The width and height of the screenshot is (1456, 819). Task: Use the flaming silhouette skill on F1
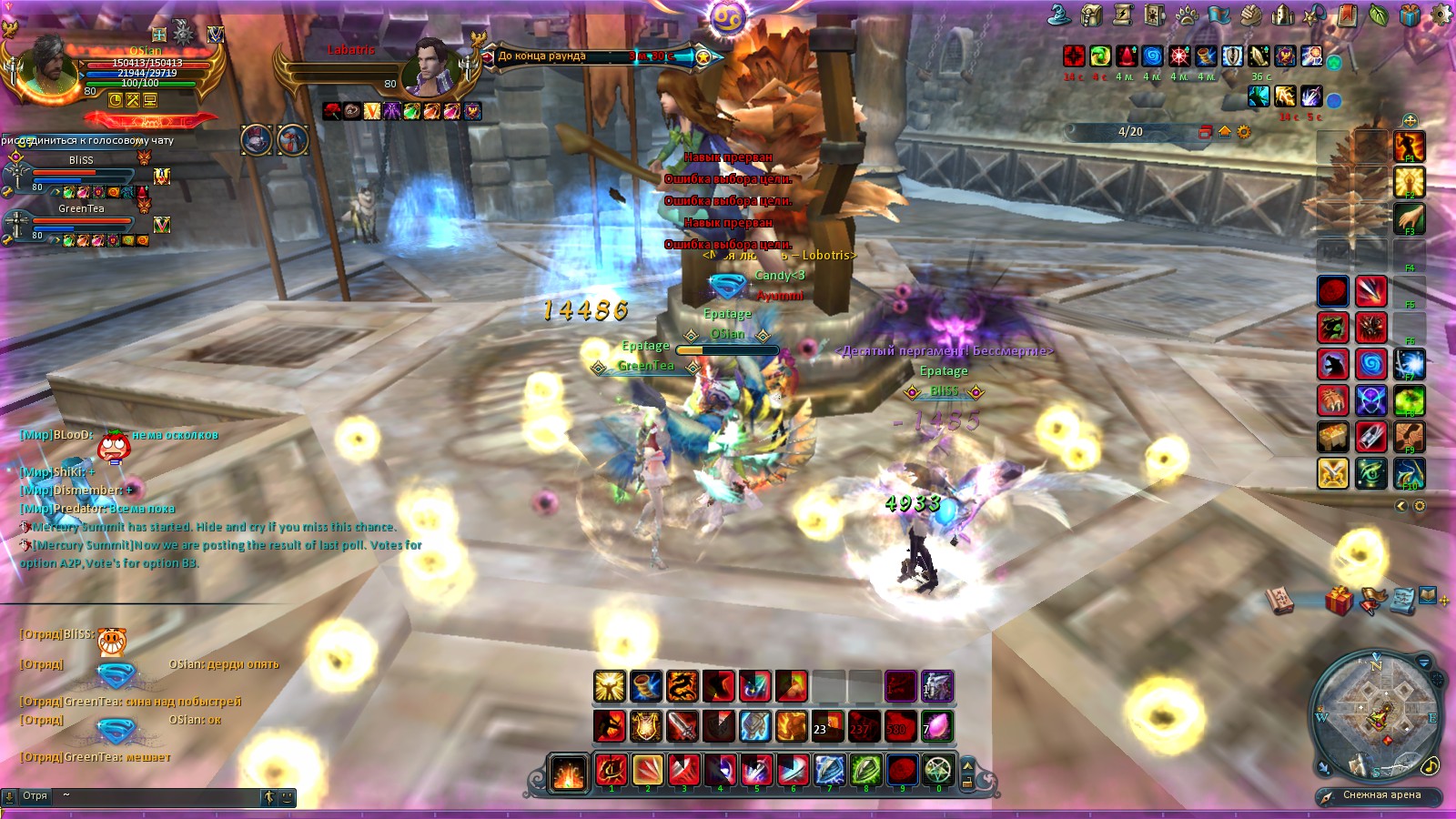1410,146
